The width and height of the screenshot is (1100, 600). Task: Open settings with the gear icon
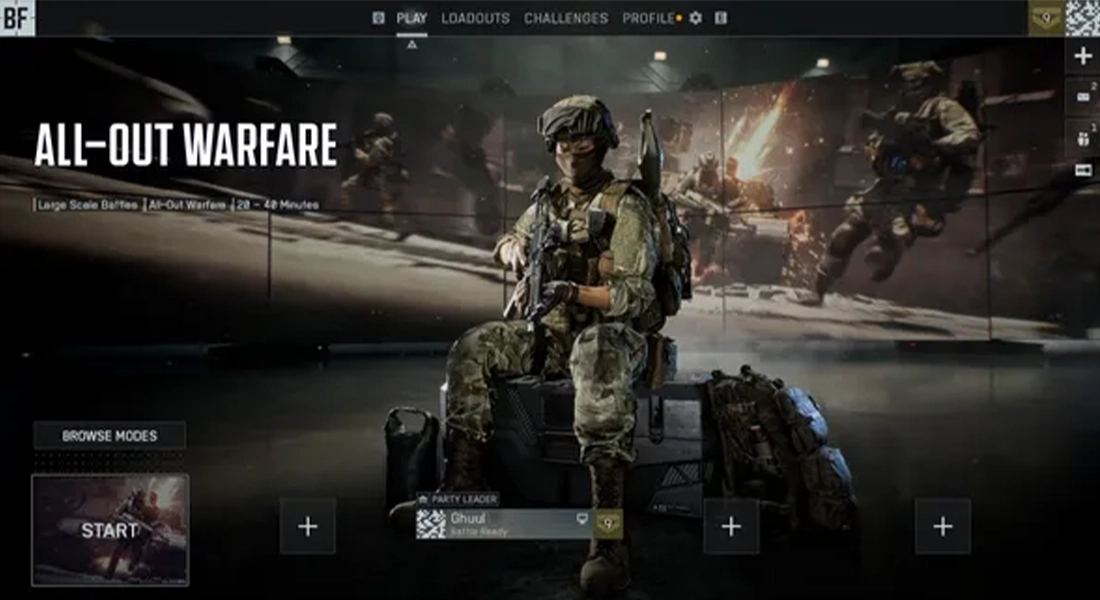tap(696, 18)
